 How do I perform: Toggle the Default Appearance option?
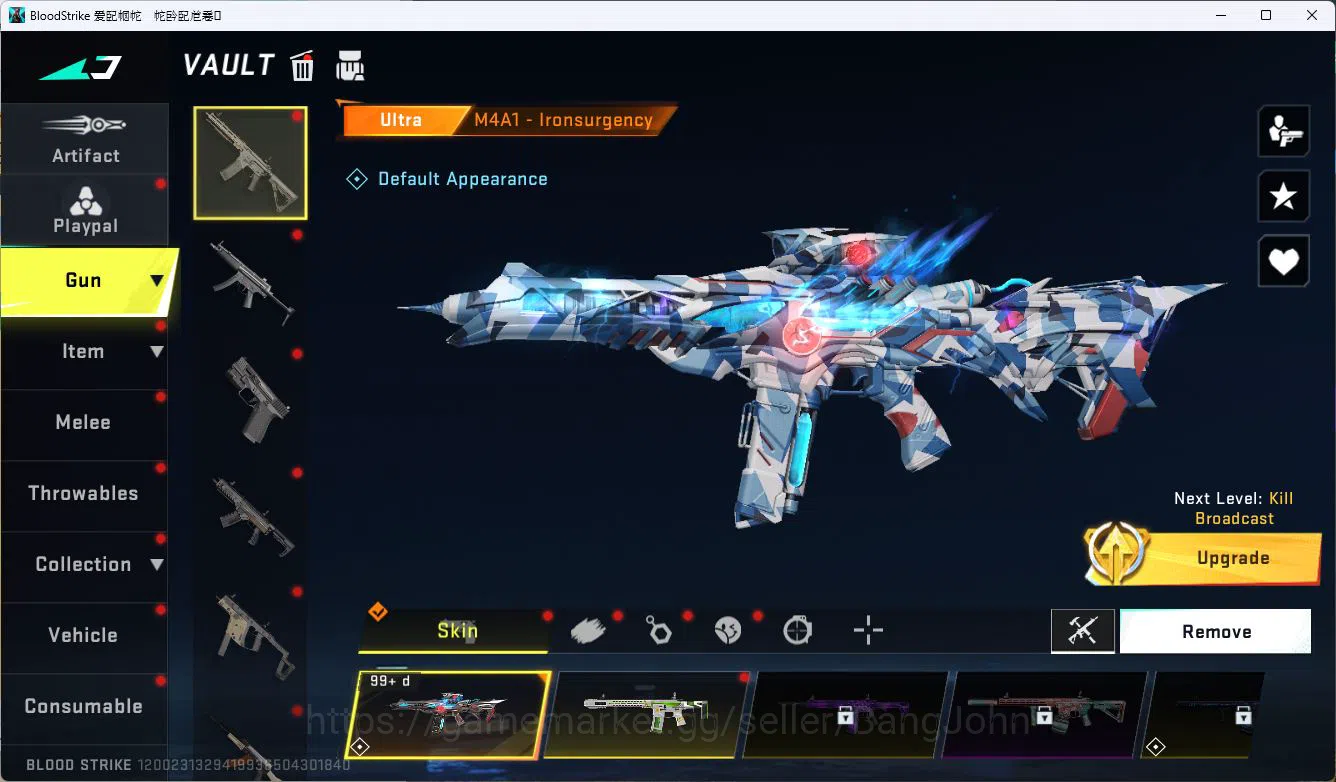pos(447,179)
